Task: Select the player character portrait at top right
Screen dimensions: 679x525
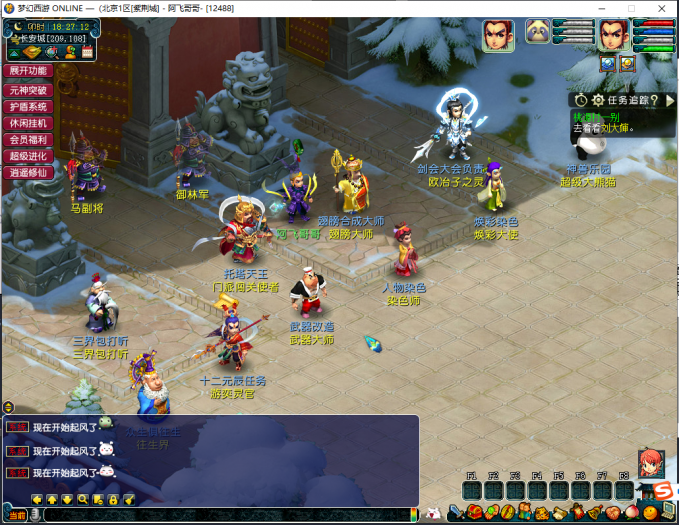Action: 612,35
